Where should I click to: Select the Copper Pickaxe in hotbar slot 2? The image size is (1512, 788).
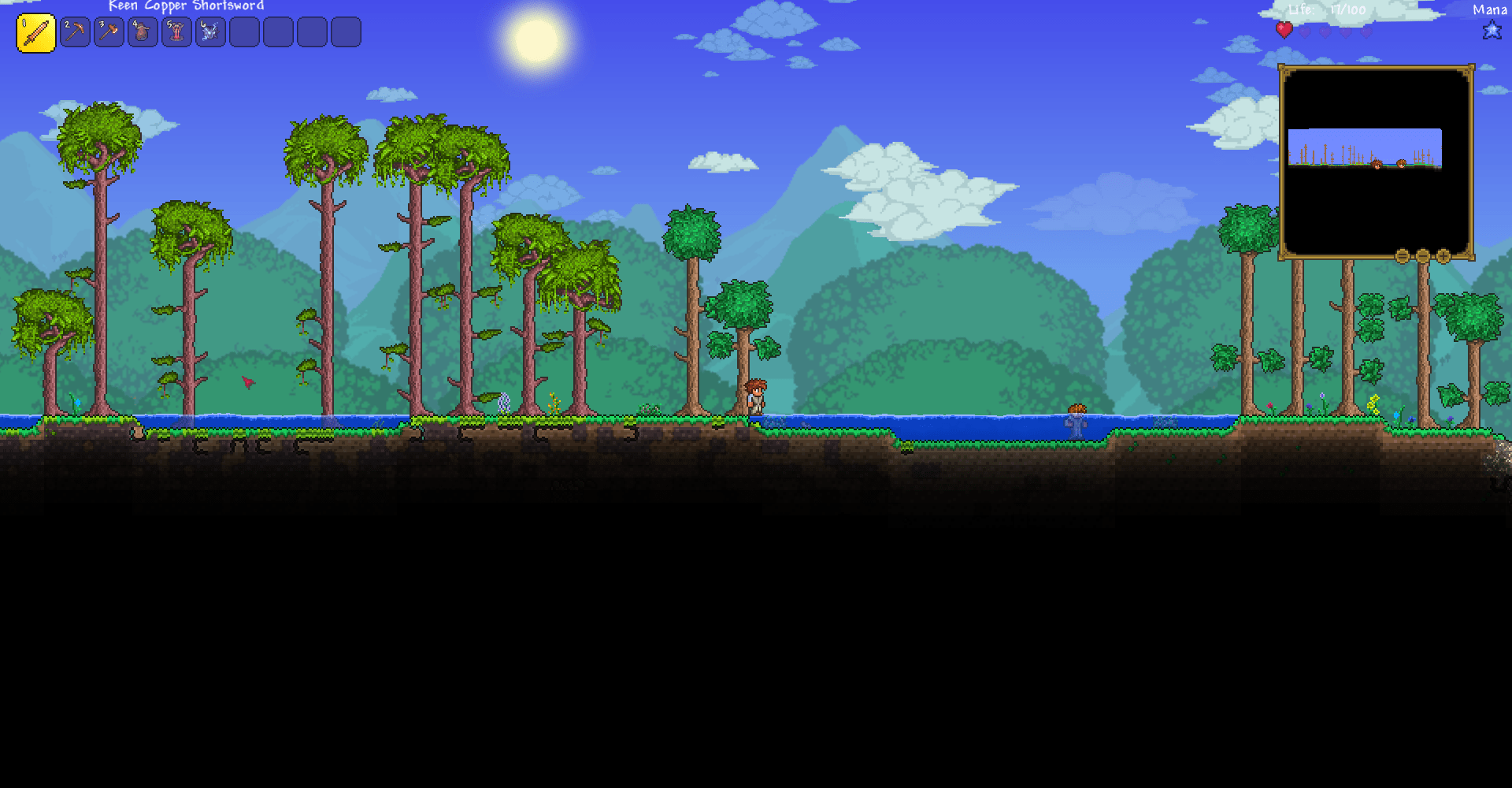pos(76,32)
